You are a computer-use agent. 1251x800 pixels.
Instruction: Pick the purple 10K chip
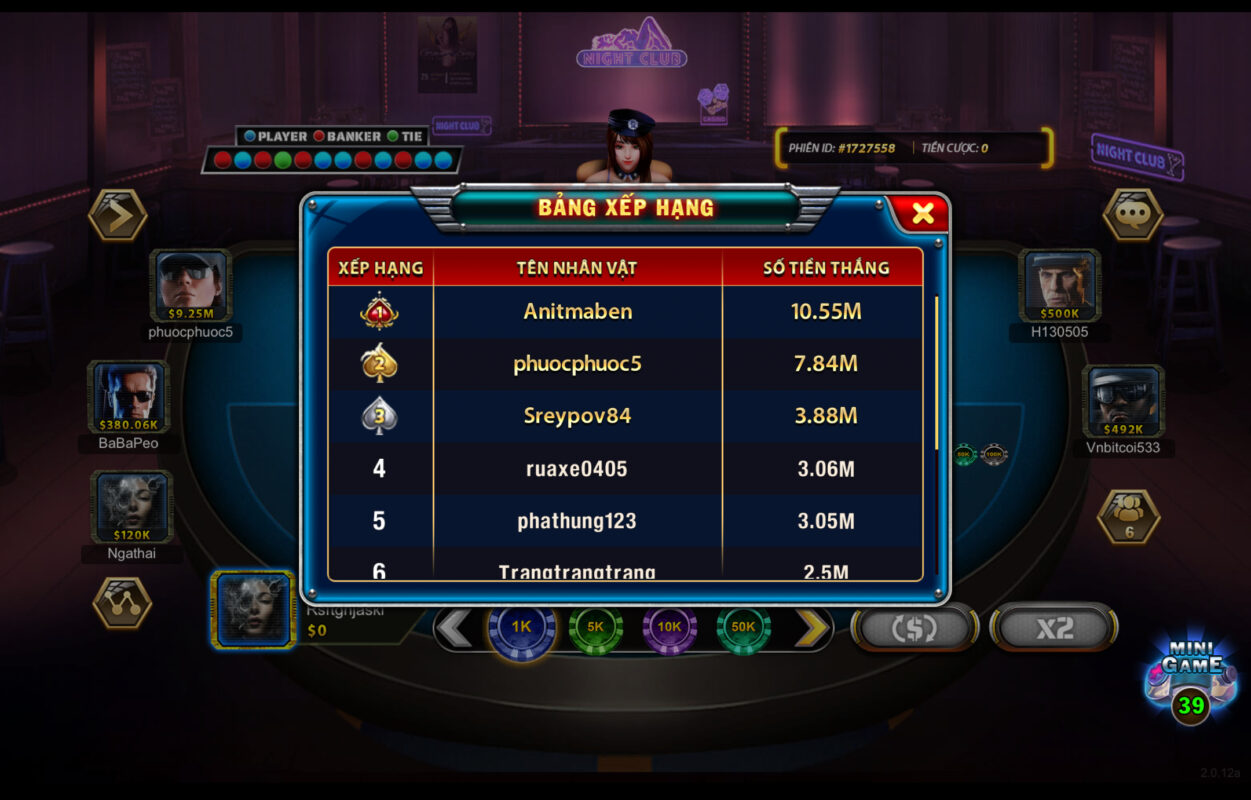[x=669, y=627]
